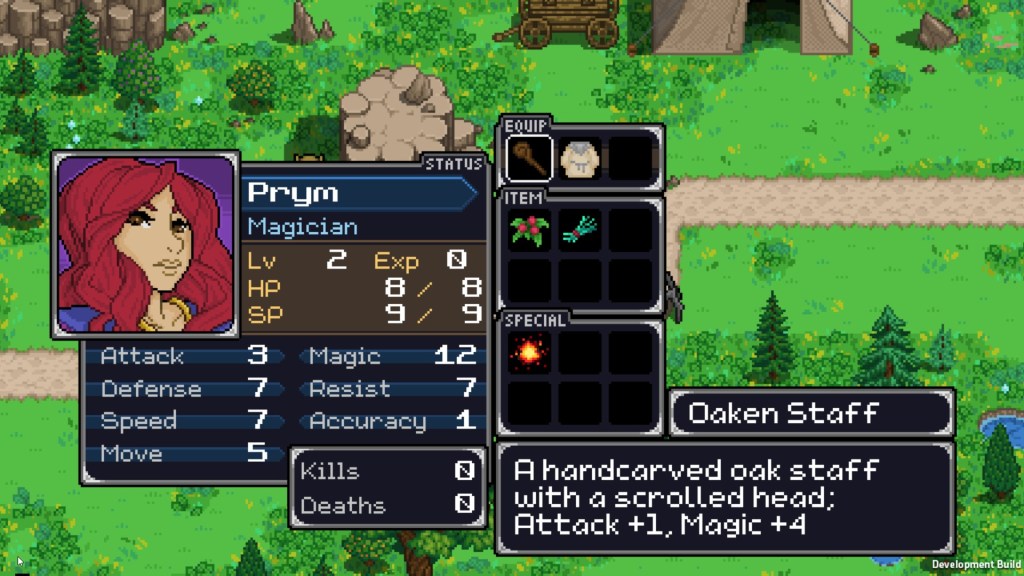
Task: Click Prym's character portrait
Action: pyautogui.click(x=145, y=245)
